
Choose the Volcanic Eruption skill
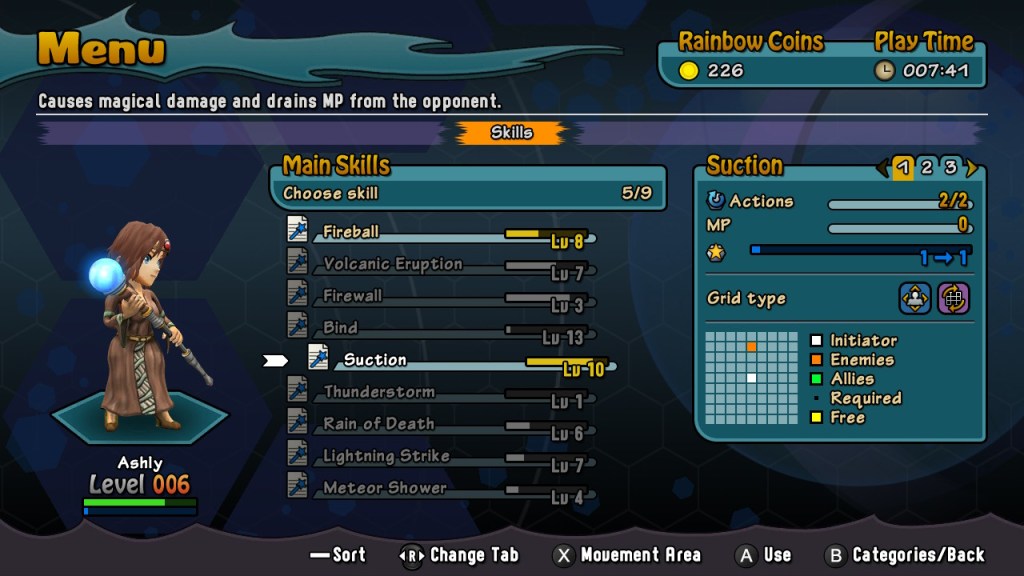[x=392, y=265]
